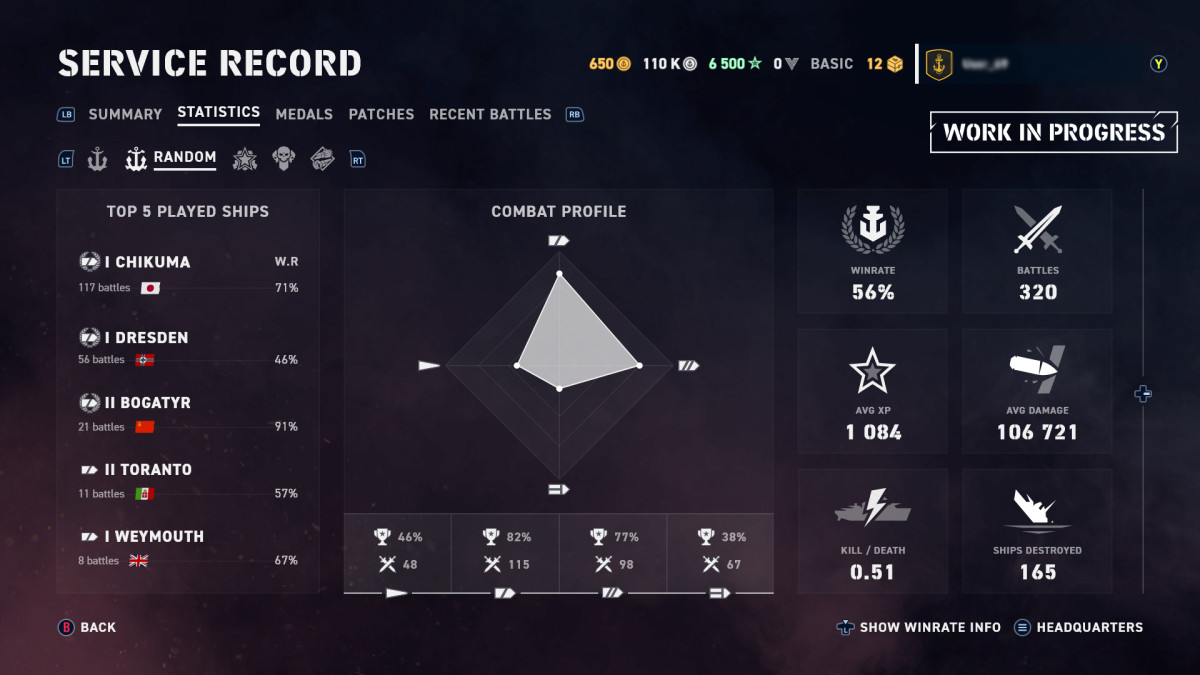The image size is (1200, 675).
Task: Choose Bogatyr from the ship list
Action: pyautogui.click(x=188, y=414)
